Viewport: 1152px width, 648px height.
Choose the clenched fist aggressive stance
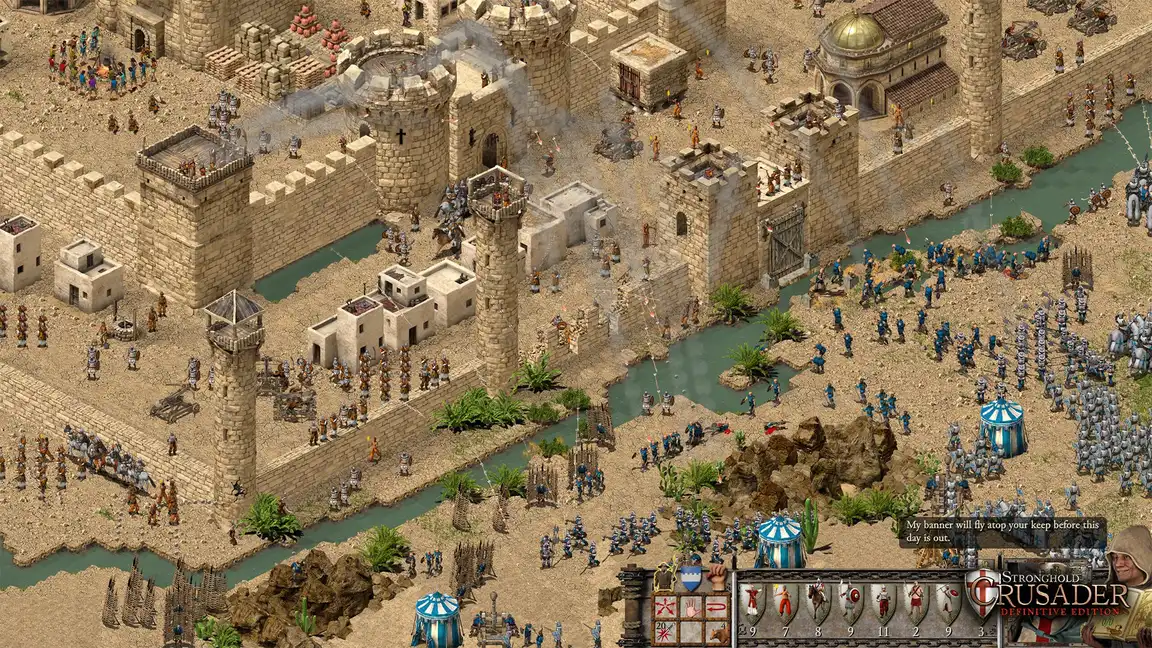click(x=716, y=577)
